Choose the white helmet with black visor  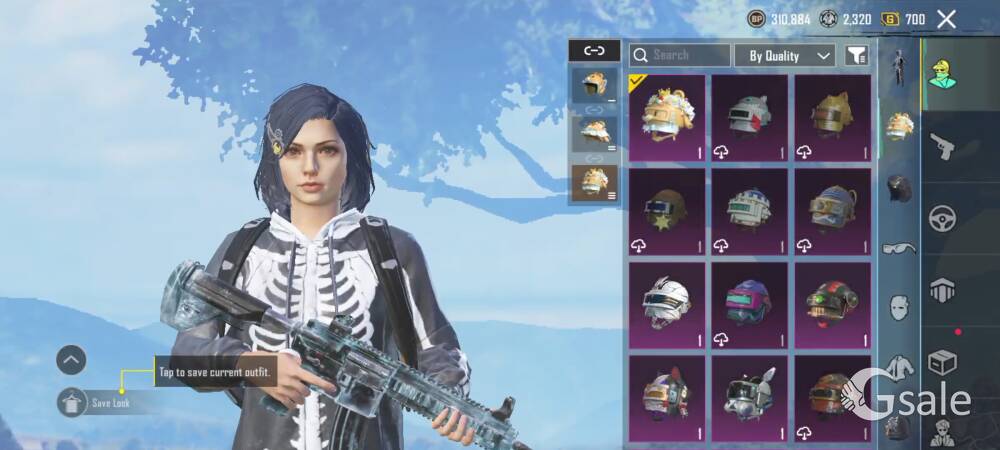click(667, 304)
